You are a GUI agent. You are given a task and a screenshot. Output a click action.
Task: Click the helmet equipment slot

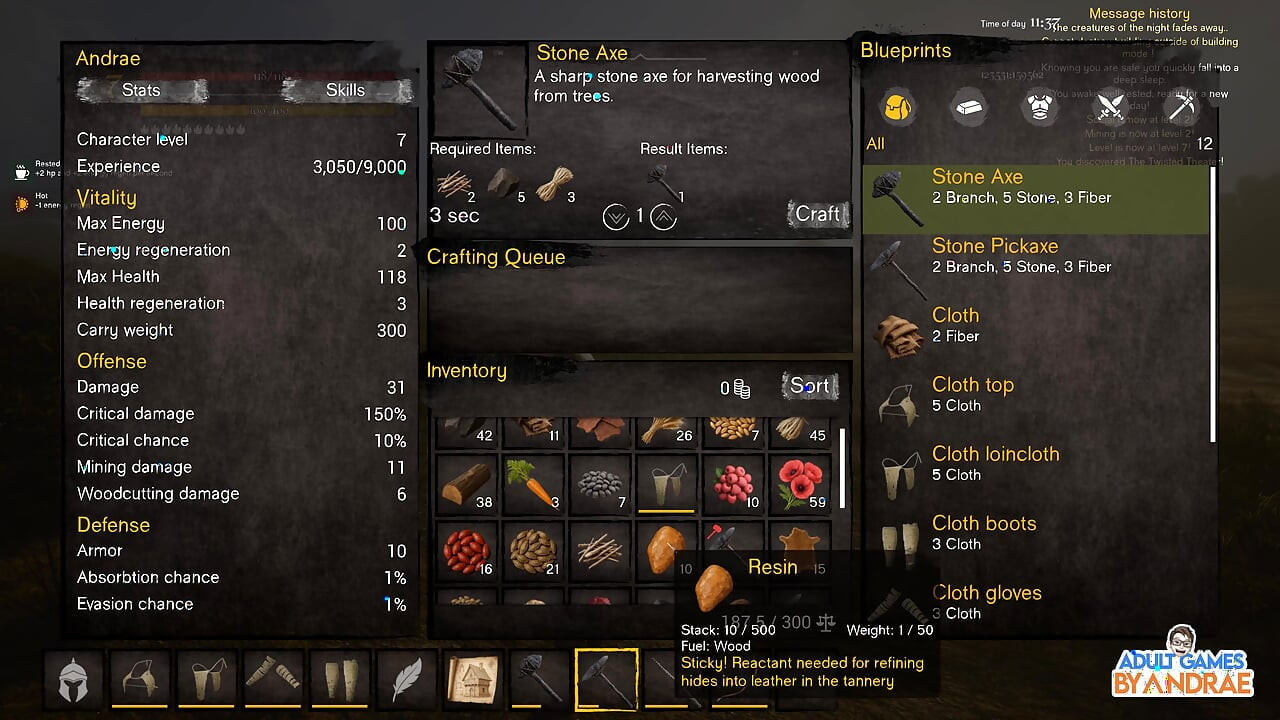pos(74,681)
